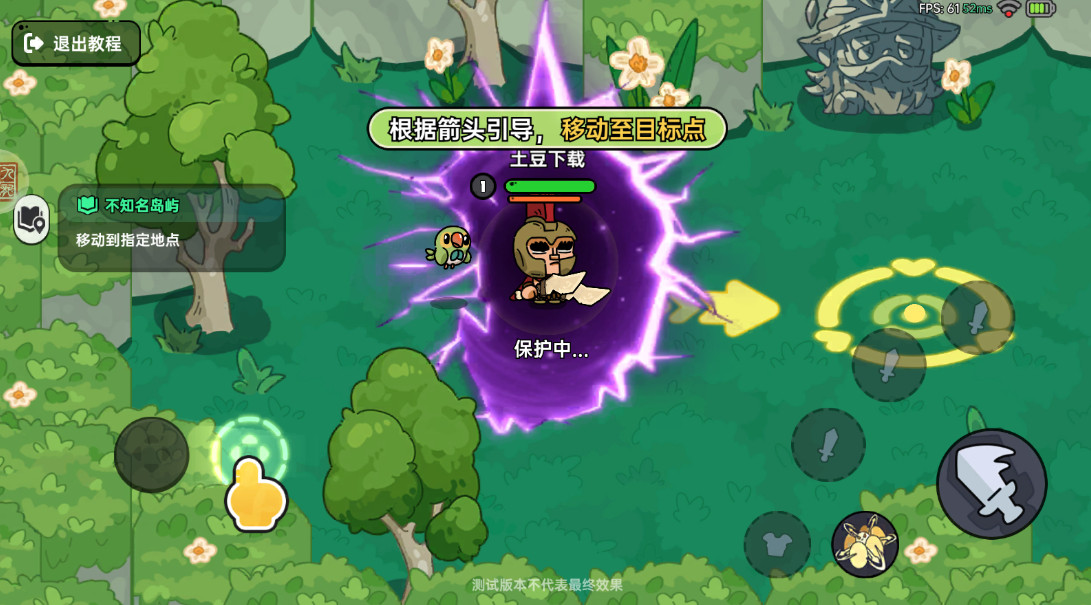Exit the tutorial with 退出教程
Image resolution: width=1091 pixels, height=605 pixels.
click(76, 43)
